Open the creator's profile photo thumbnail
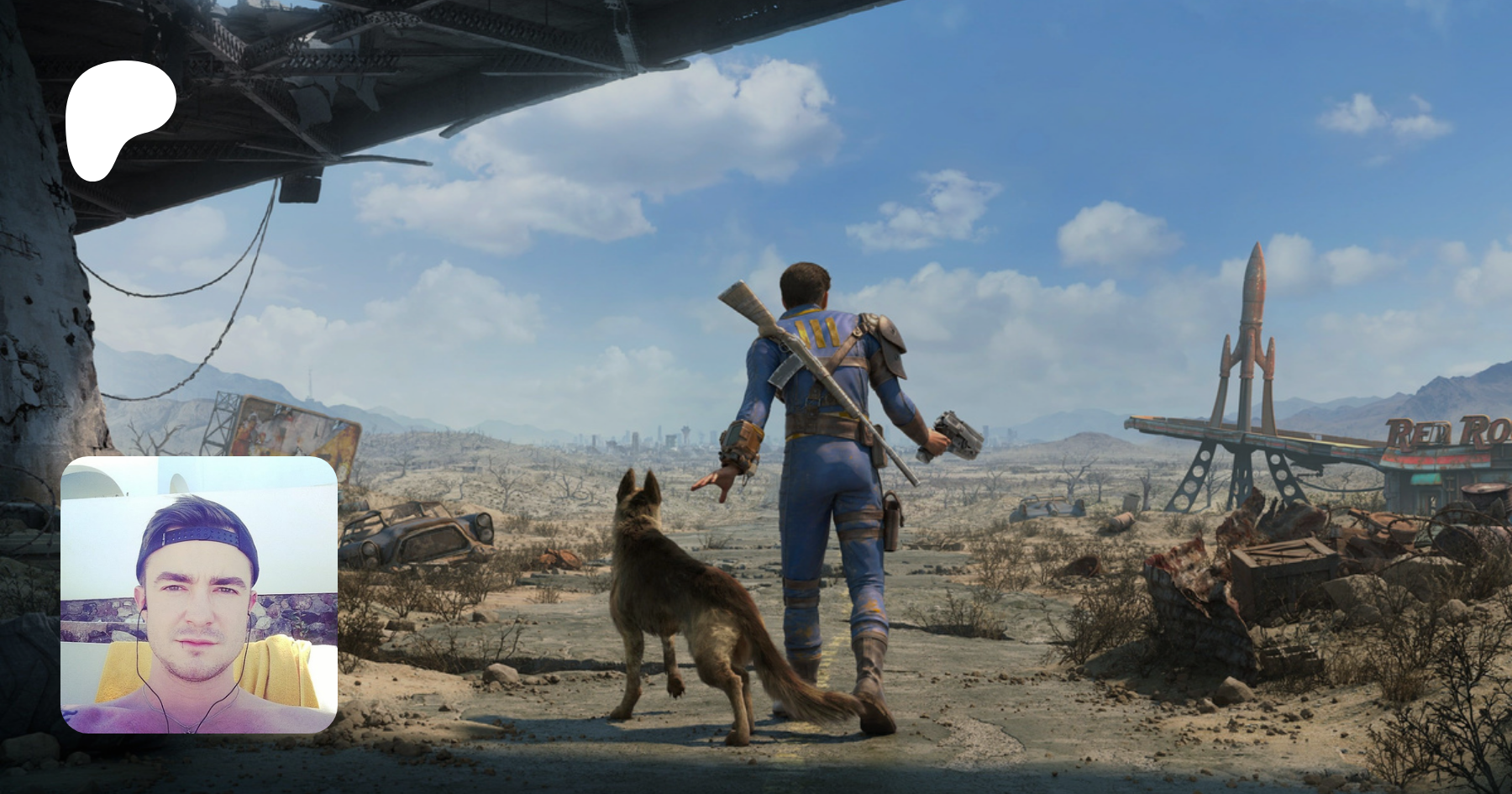Viewport: 1512px width, 794px height. (x=199, y=595)
